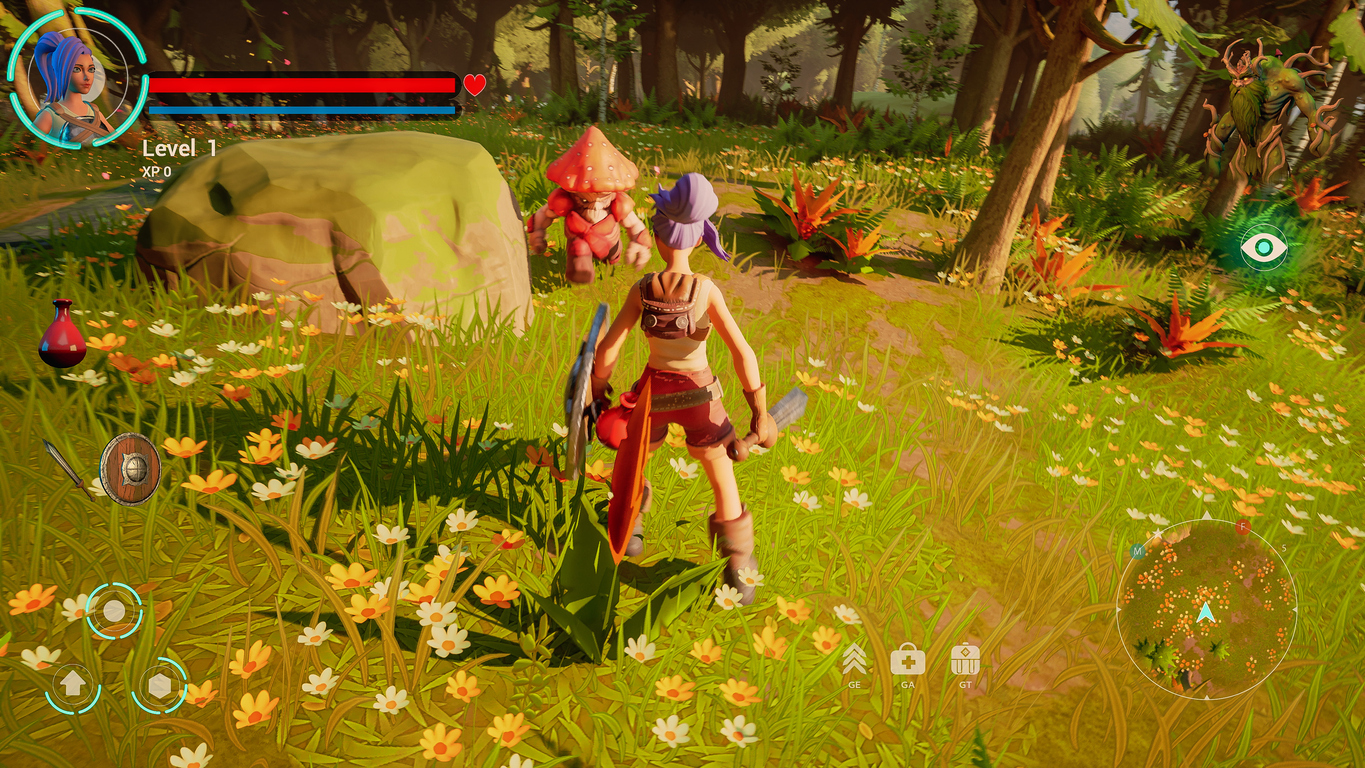Screen dimensions: 1365x768
Task: Open the GA first-aid kit icon
Action: [x=908, y=660]
